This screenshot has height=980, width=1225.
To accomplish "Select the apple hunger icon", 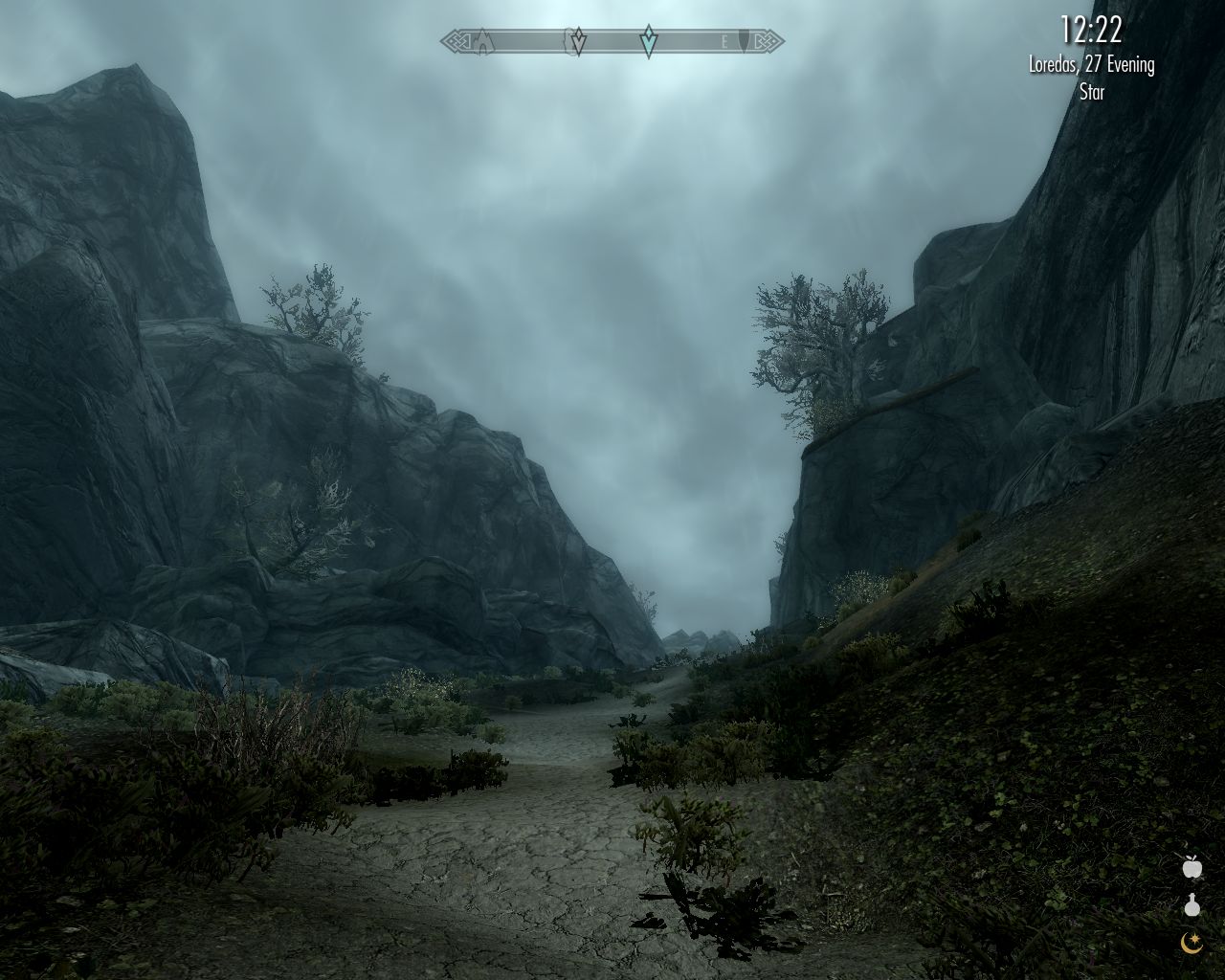I will click(1192, 868).
